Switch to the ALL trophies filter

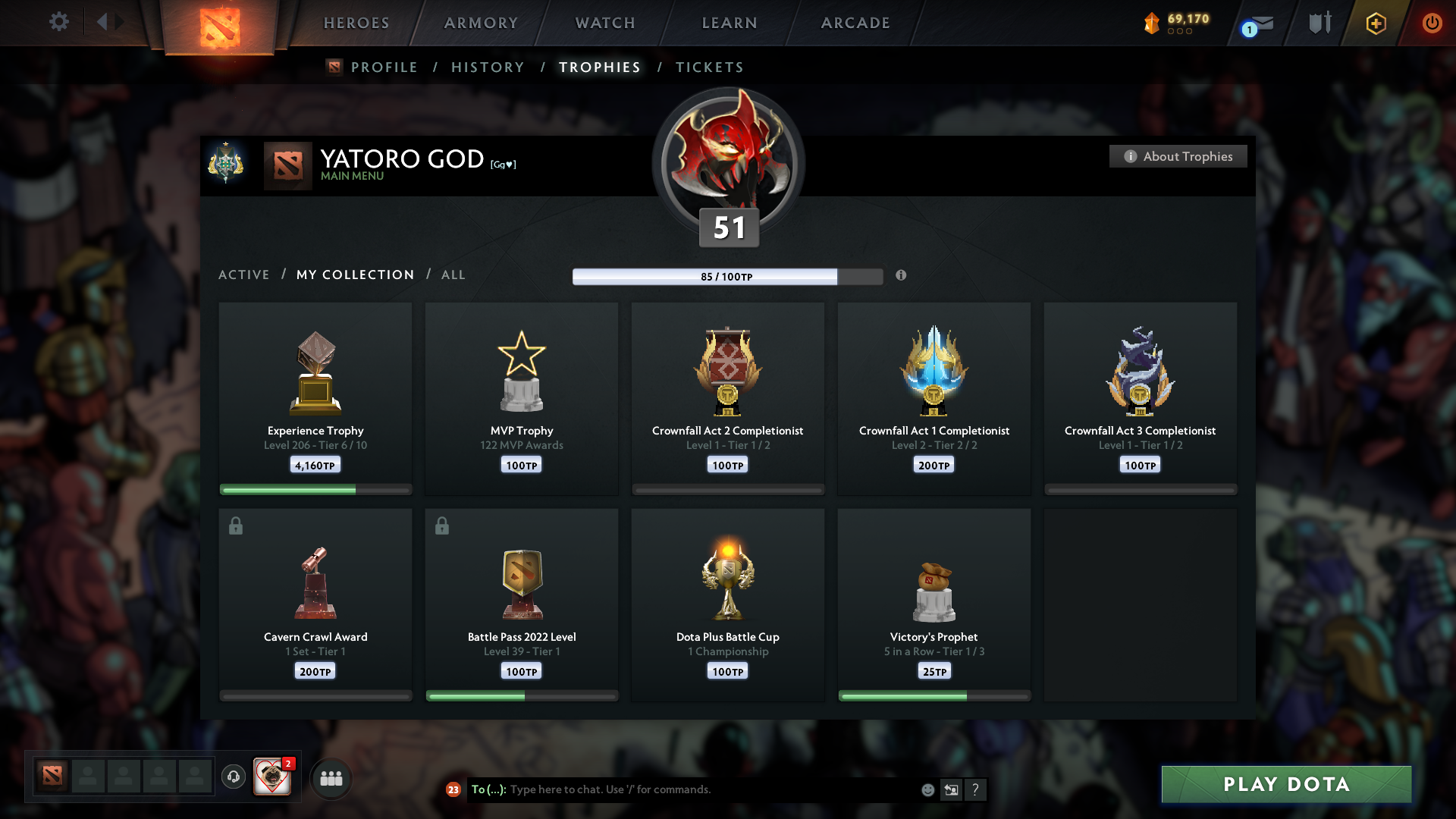pos(453,275)
